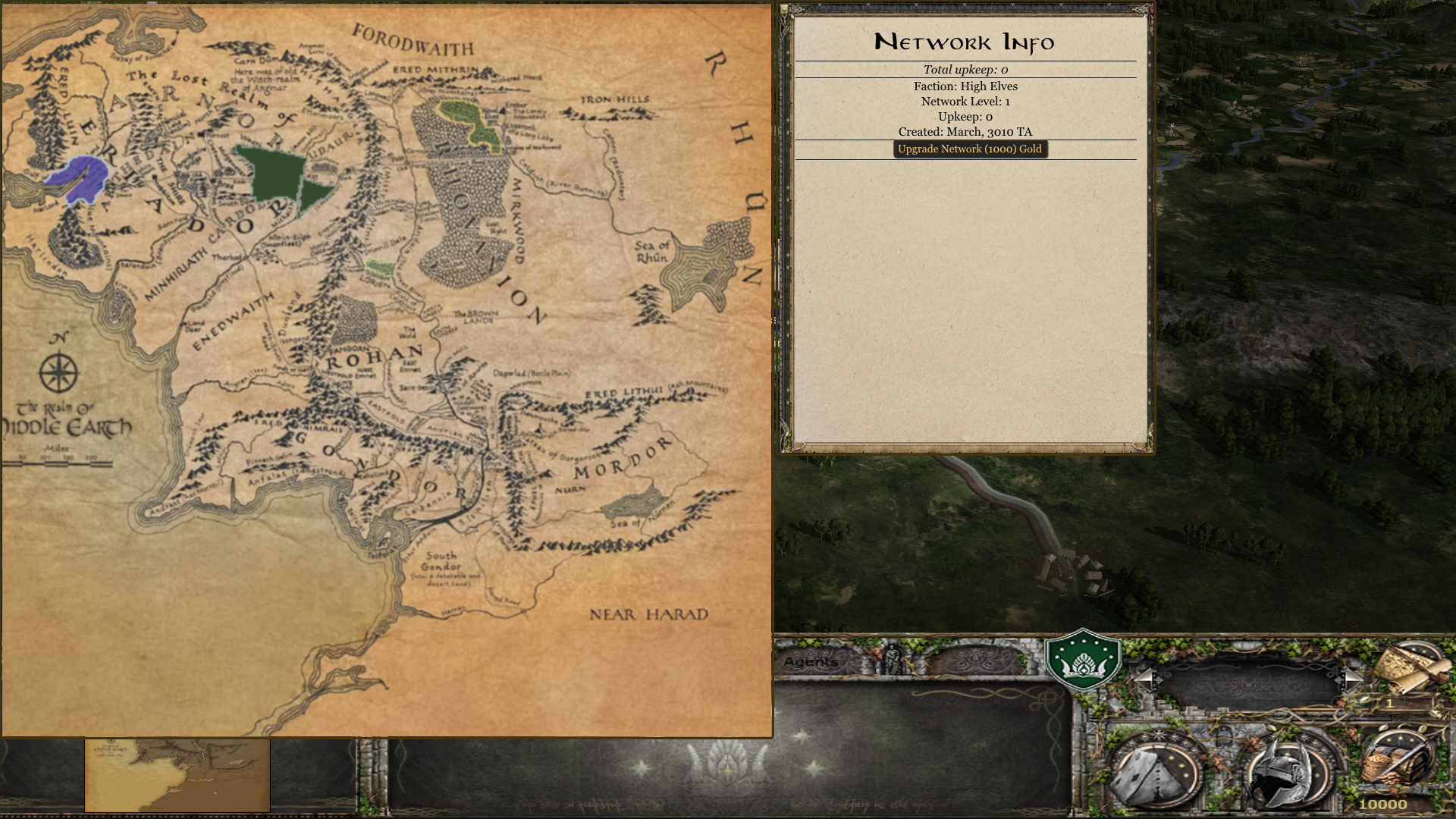Upgrade the network for 1000 gold
Viewport: 1456px width, 819px height.
pyautogui.click(x=970, y=149)
